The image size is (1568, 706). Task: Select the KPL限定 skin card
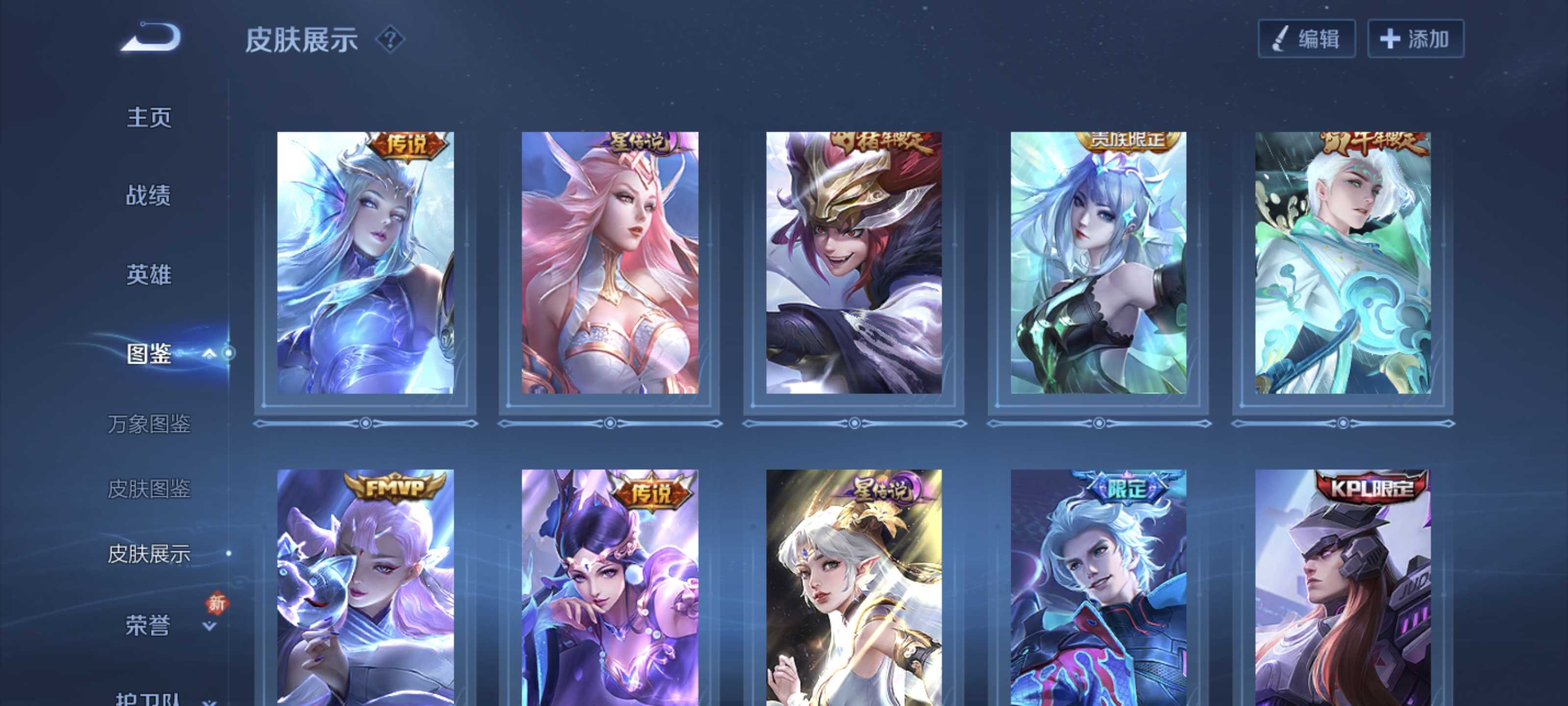pyautogui.click(x=1343, y=588)
